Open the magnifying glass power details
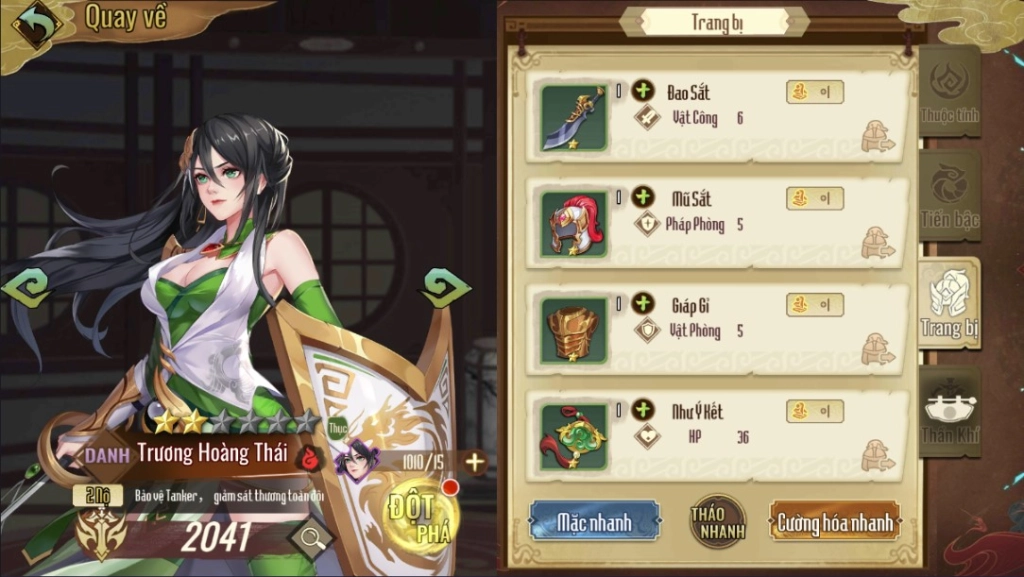This screenshot has height=577, width=1024. (x=311, y=539)
